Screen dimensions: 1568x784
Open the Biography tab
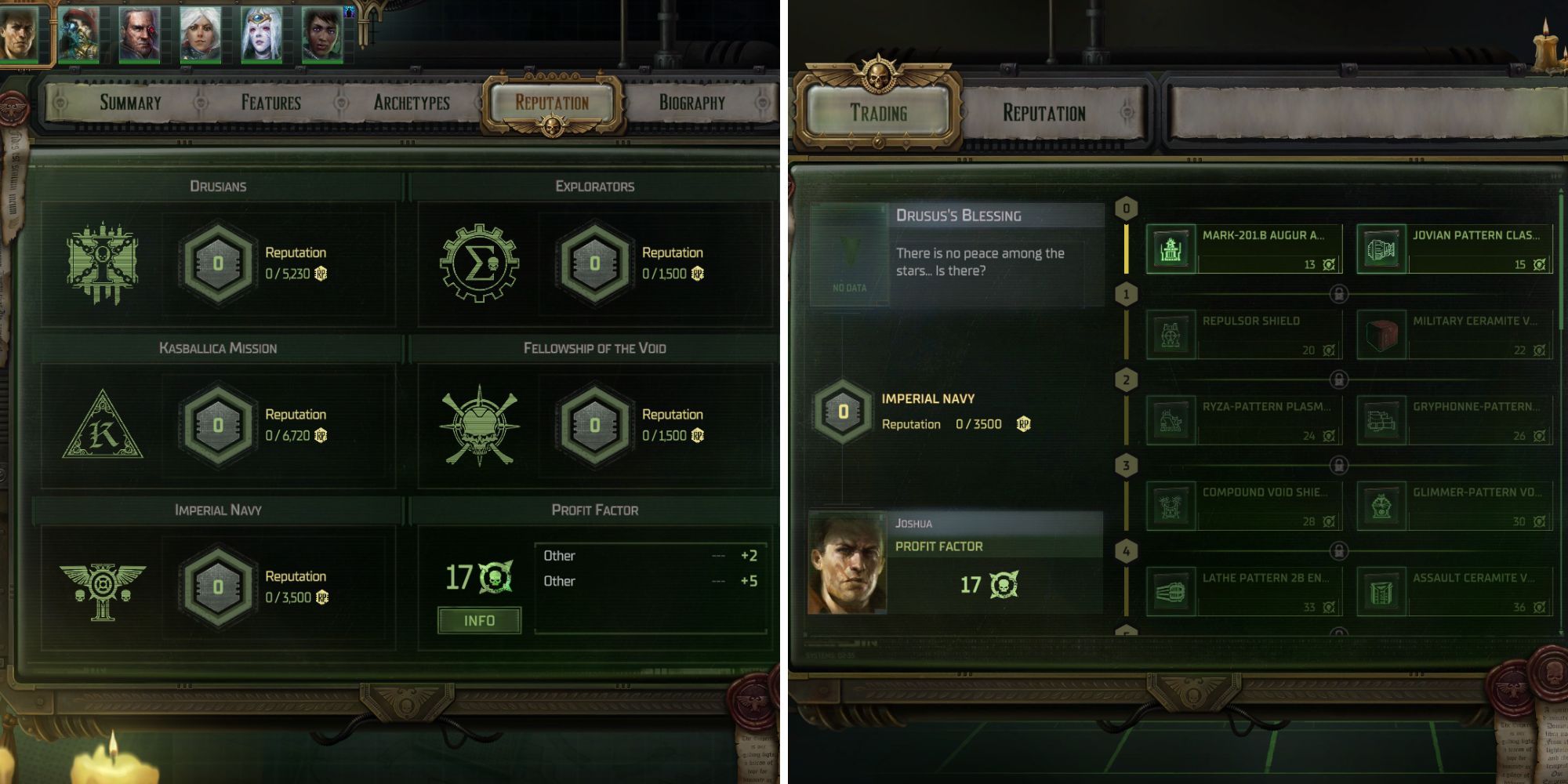click(x=693, y=101)
